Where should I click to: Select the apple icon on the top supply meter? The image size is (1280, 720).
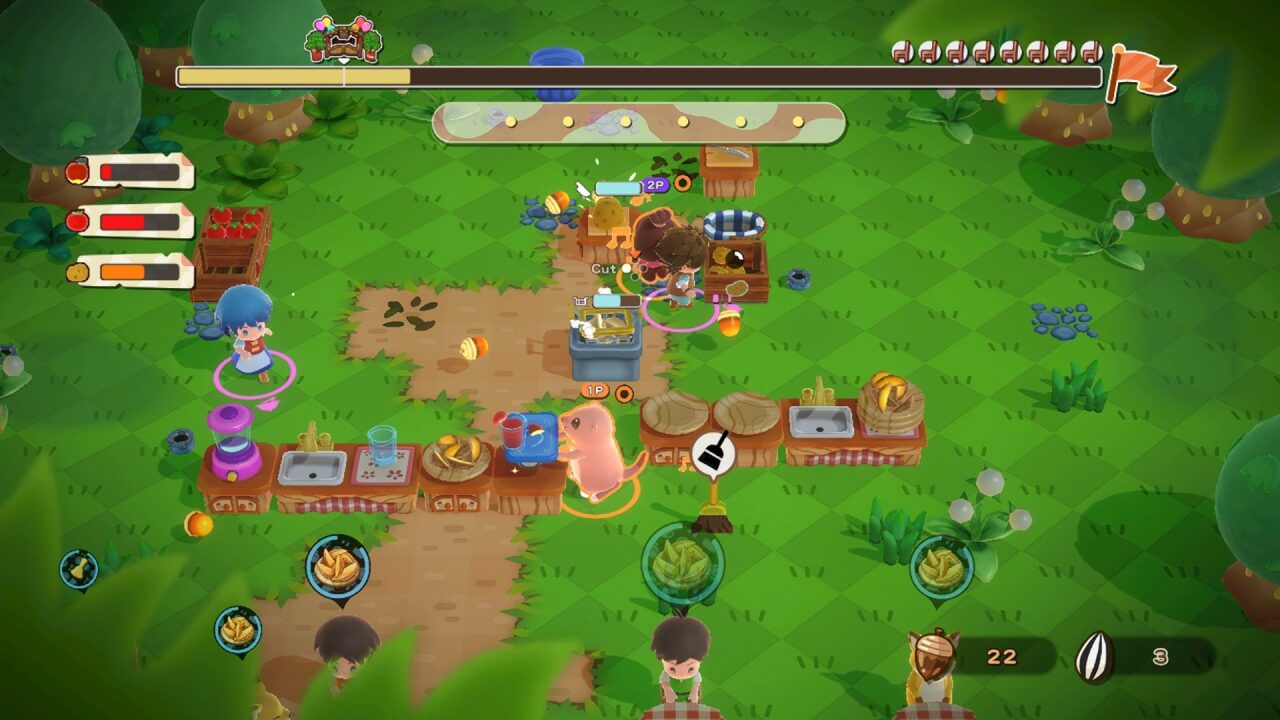[77, 170]
